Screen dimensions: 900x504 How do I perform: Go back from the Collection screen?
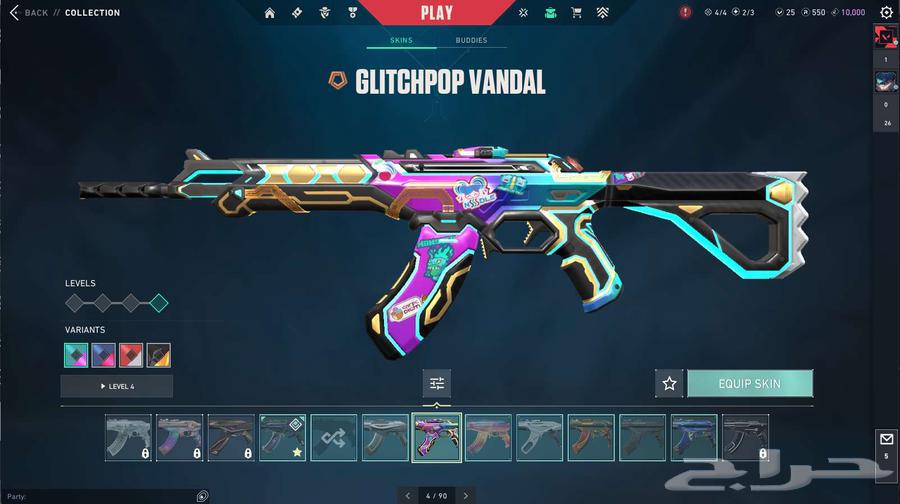(x=28, y=13)
